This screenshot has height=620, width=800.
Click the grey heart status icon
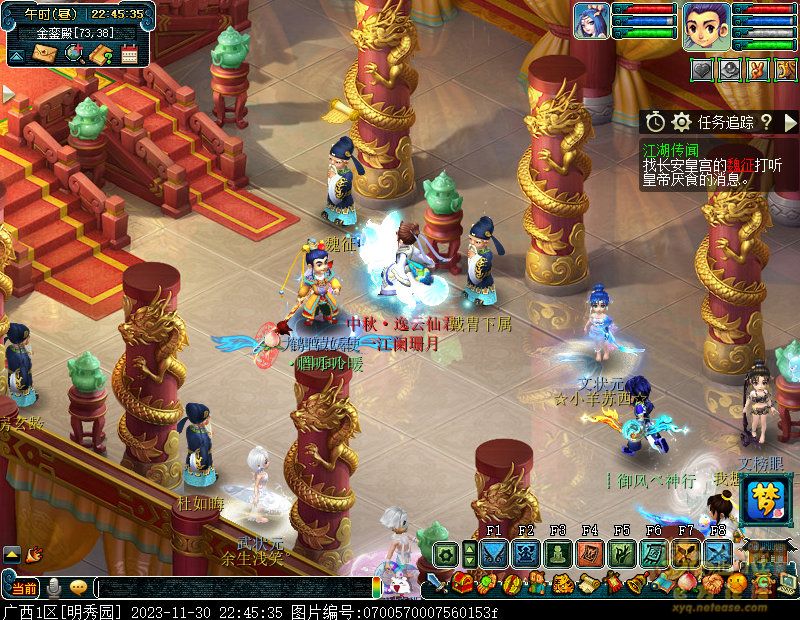click(x=703, y=71)
